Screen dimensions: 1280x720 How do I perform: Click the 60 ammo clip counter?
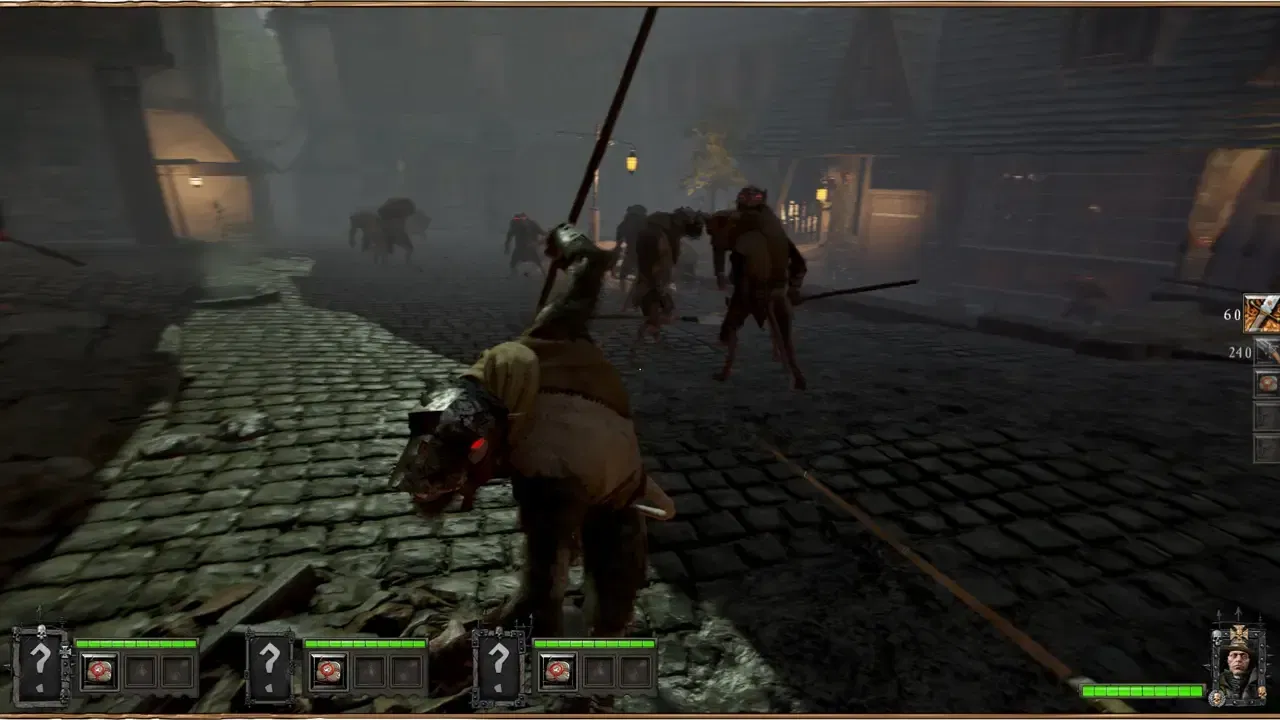point(1232,315)
